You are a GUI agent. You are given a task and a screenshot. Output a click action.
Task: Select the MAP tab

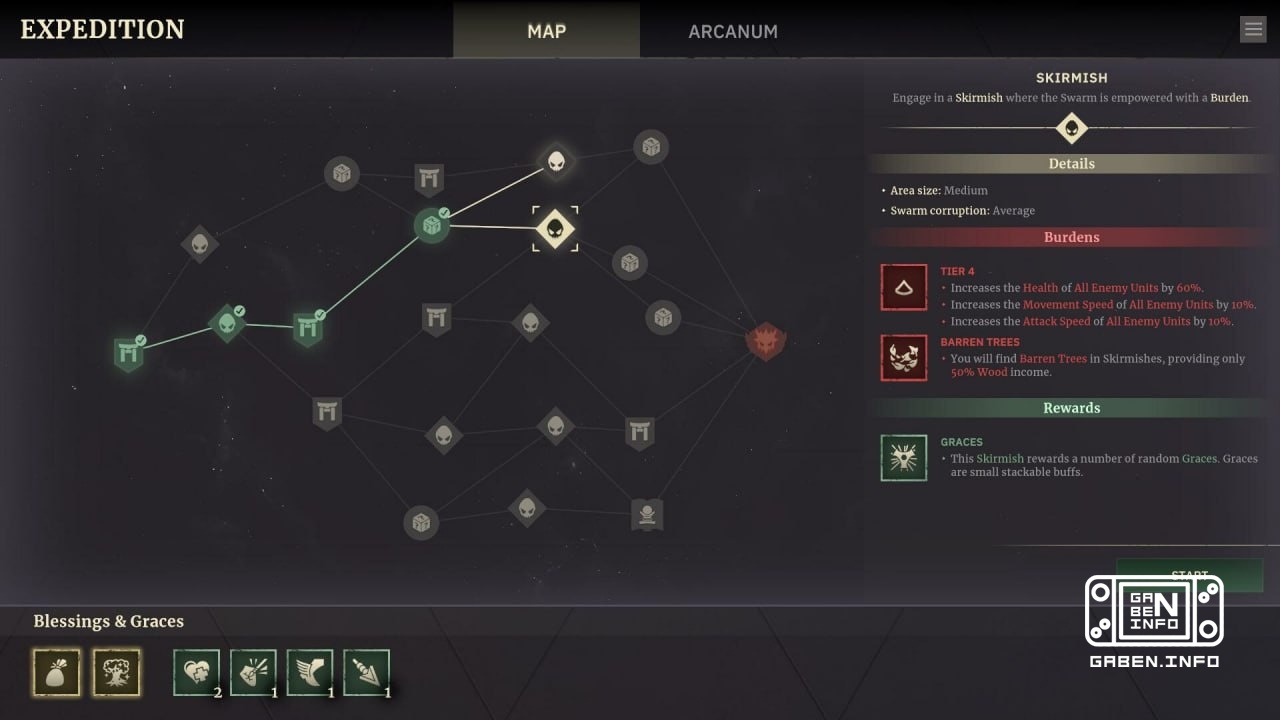click(x=546, y=31)
